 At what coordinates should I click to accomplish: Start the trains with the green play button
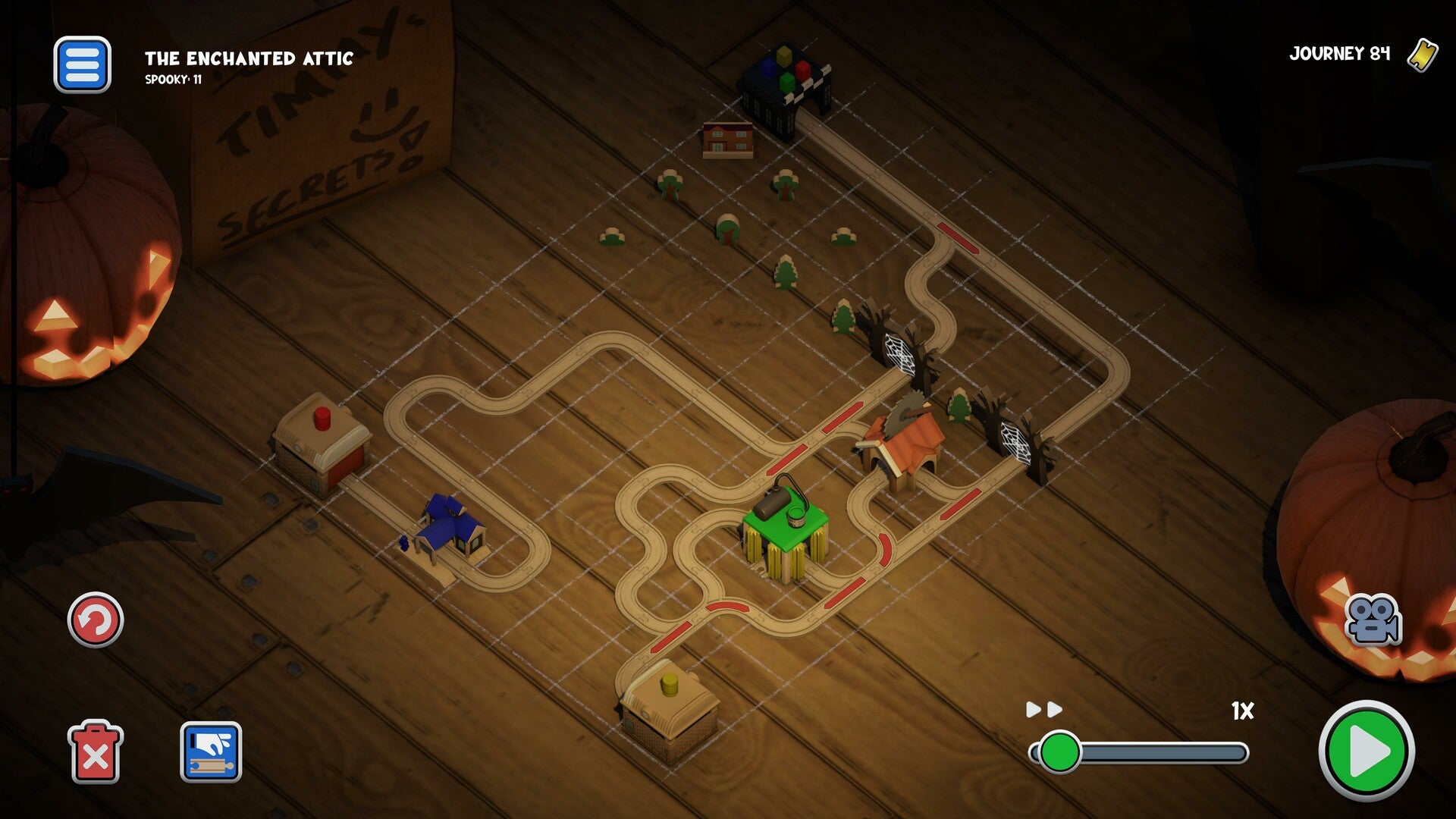click(x=1367, y=752)
